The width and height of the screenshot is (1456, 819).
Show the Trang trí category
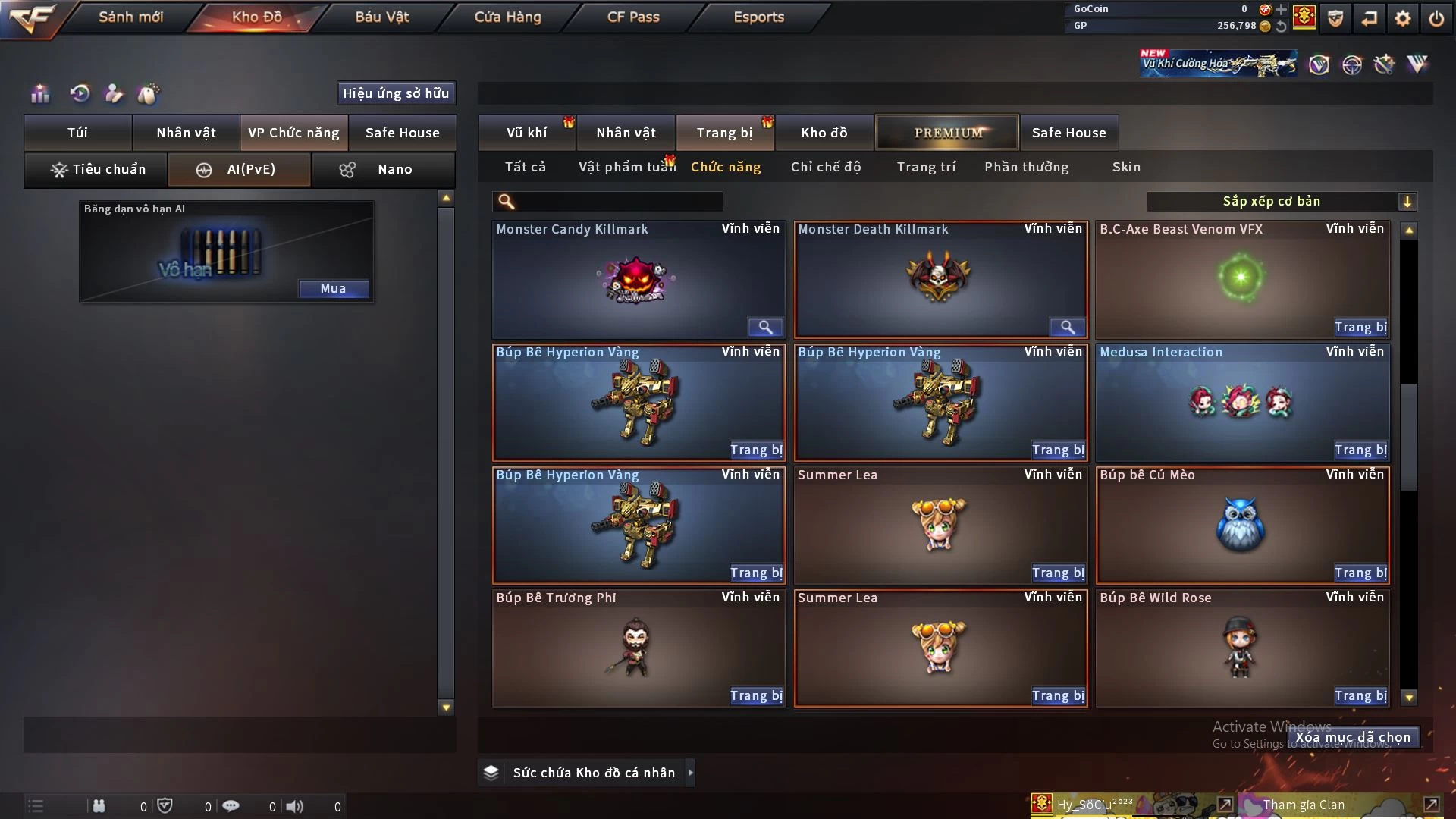coord(926,167)
